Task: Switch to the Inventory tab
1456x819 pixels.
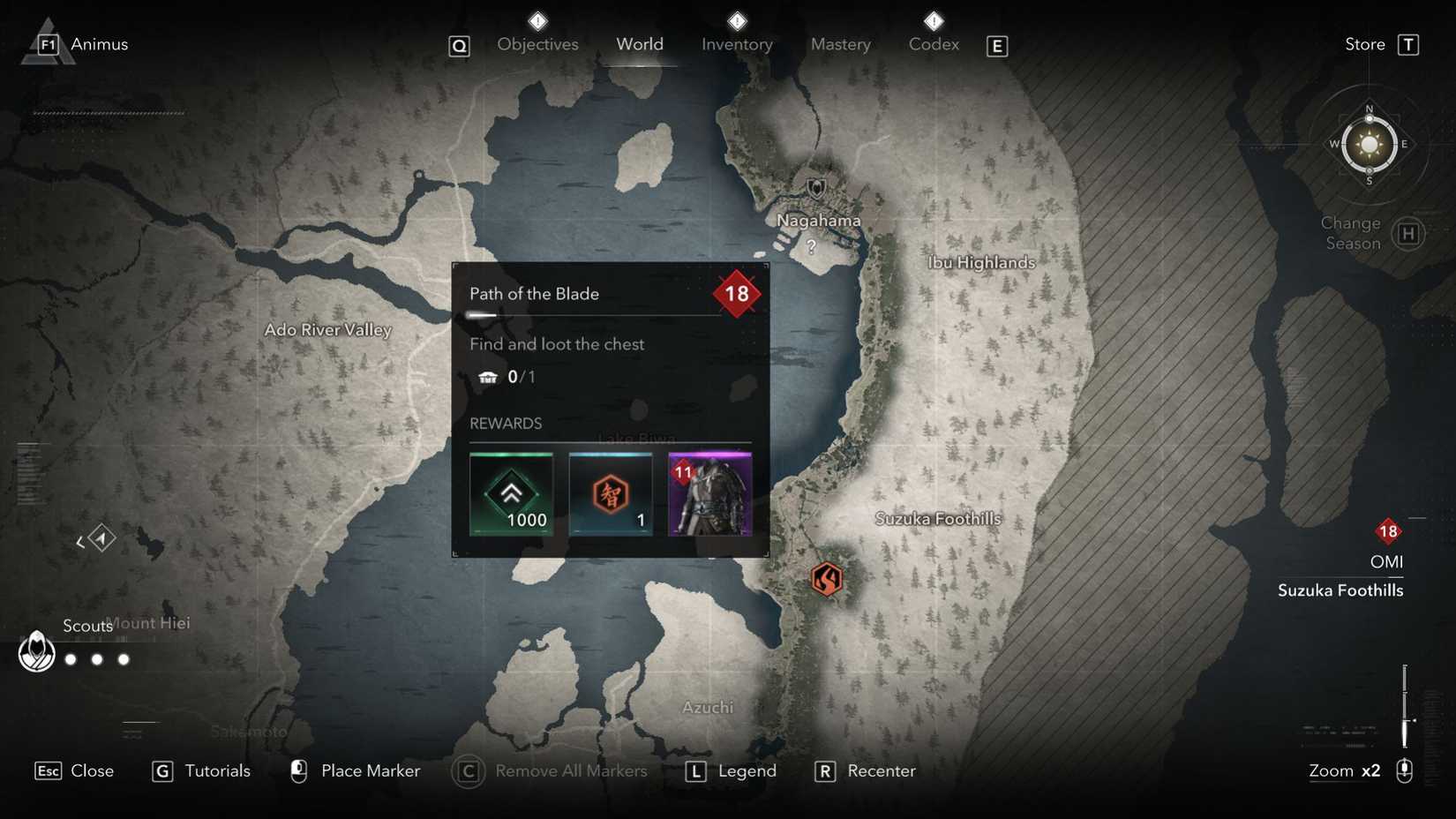Action: 737,43
